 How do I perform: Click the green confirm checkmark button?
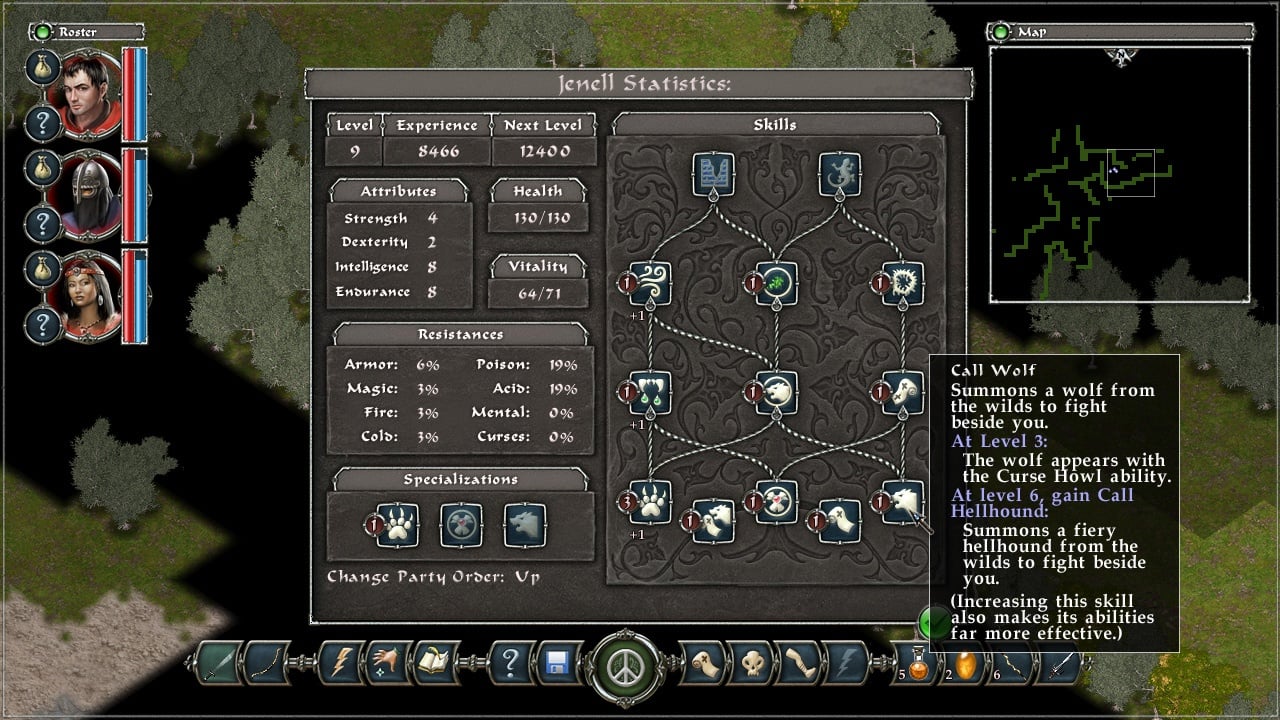coord(935,623)
